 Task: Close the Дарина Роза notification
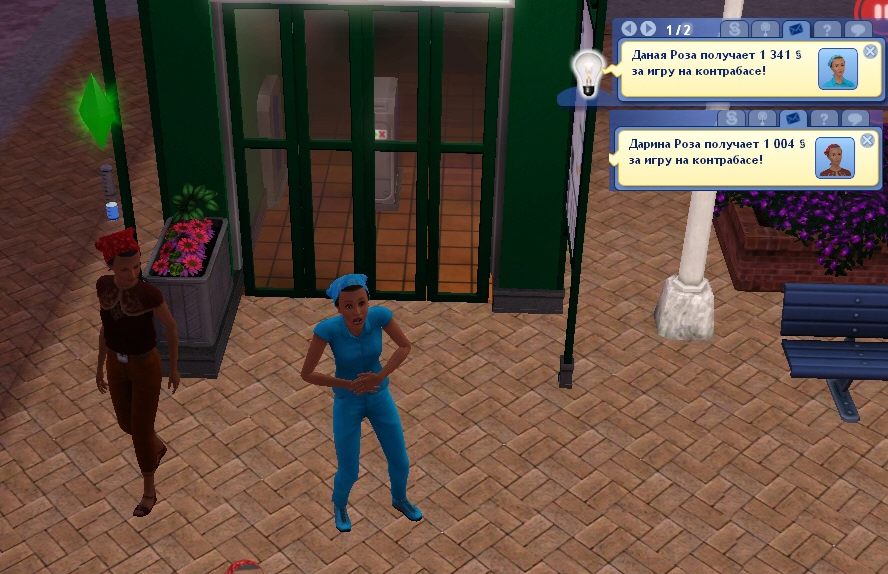867,140
